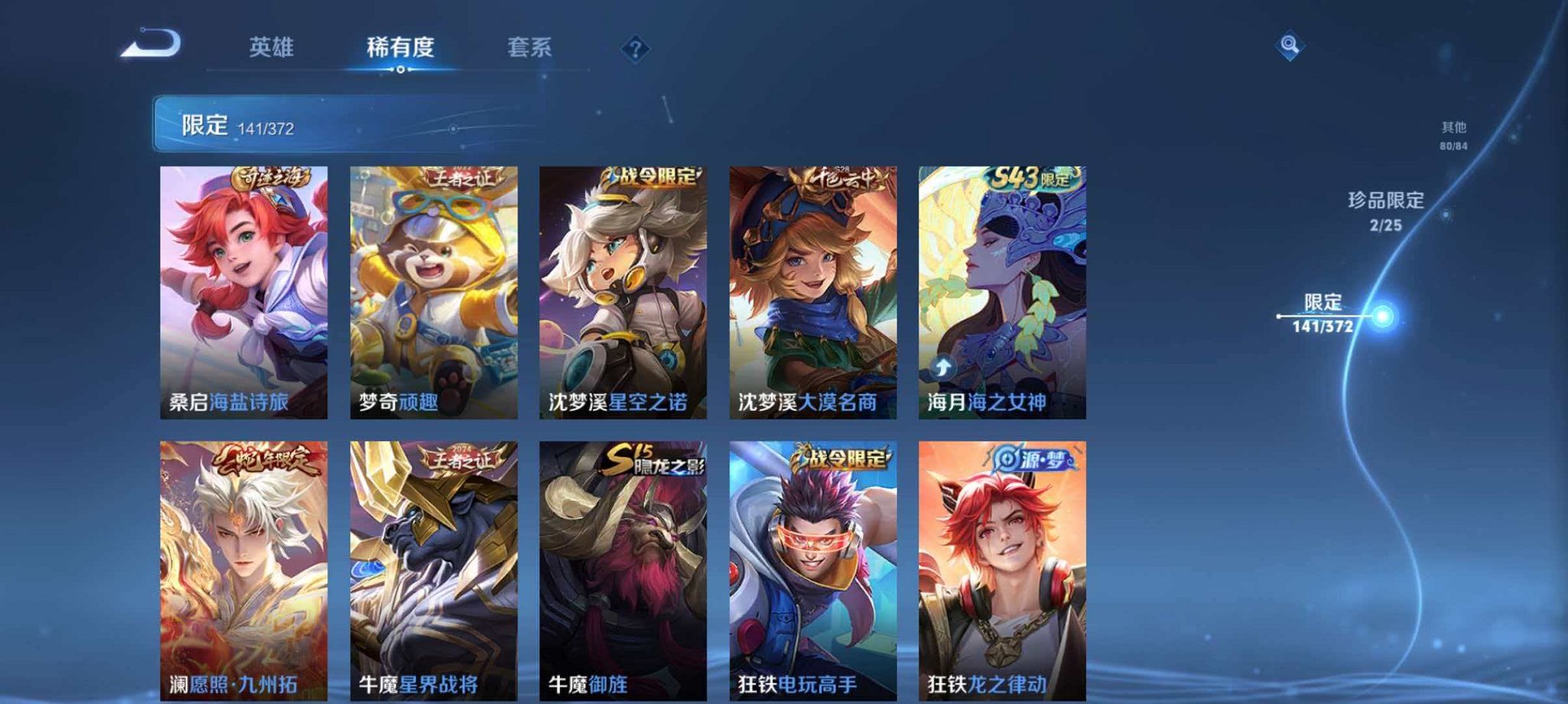The width and height of the screenshot is (1568, 704).
Task: Select the 稀有度 tab
Action: point(401,47)
